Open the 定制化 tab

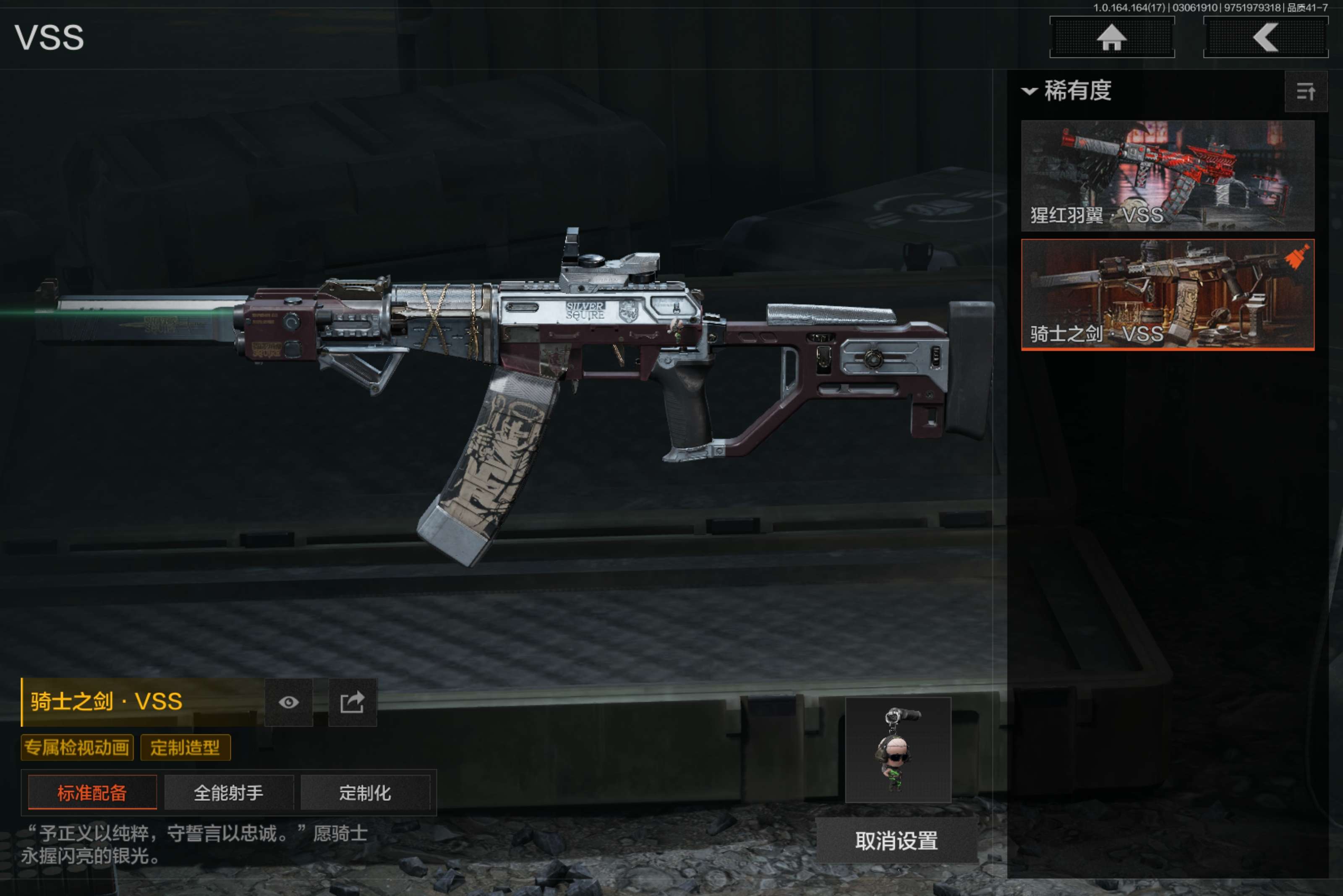tap(365, 792)
